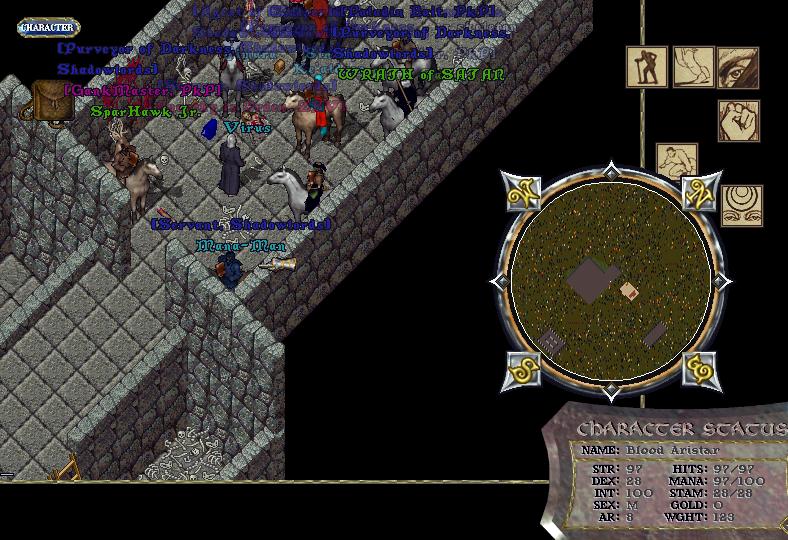Use the clenched fist skill icon
Viewport: 788px width, 540px height.
739,121
